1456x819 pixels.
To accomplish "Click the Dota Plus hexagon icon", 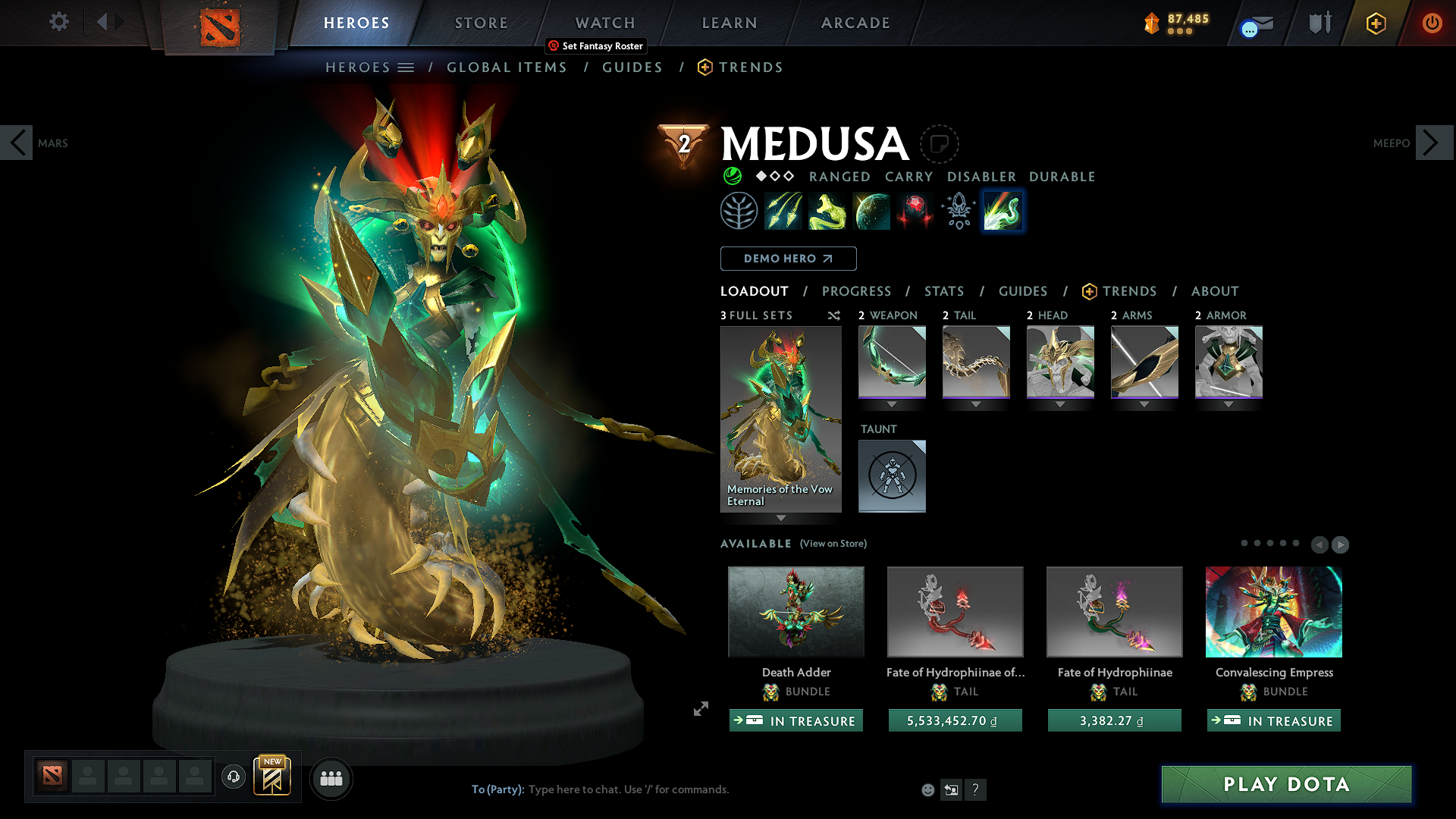I will pos(1376,23).
